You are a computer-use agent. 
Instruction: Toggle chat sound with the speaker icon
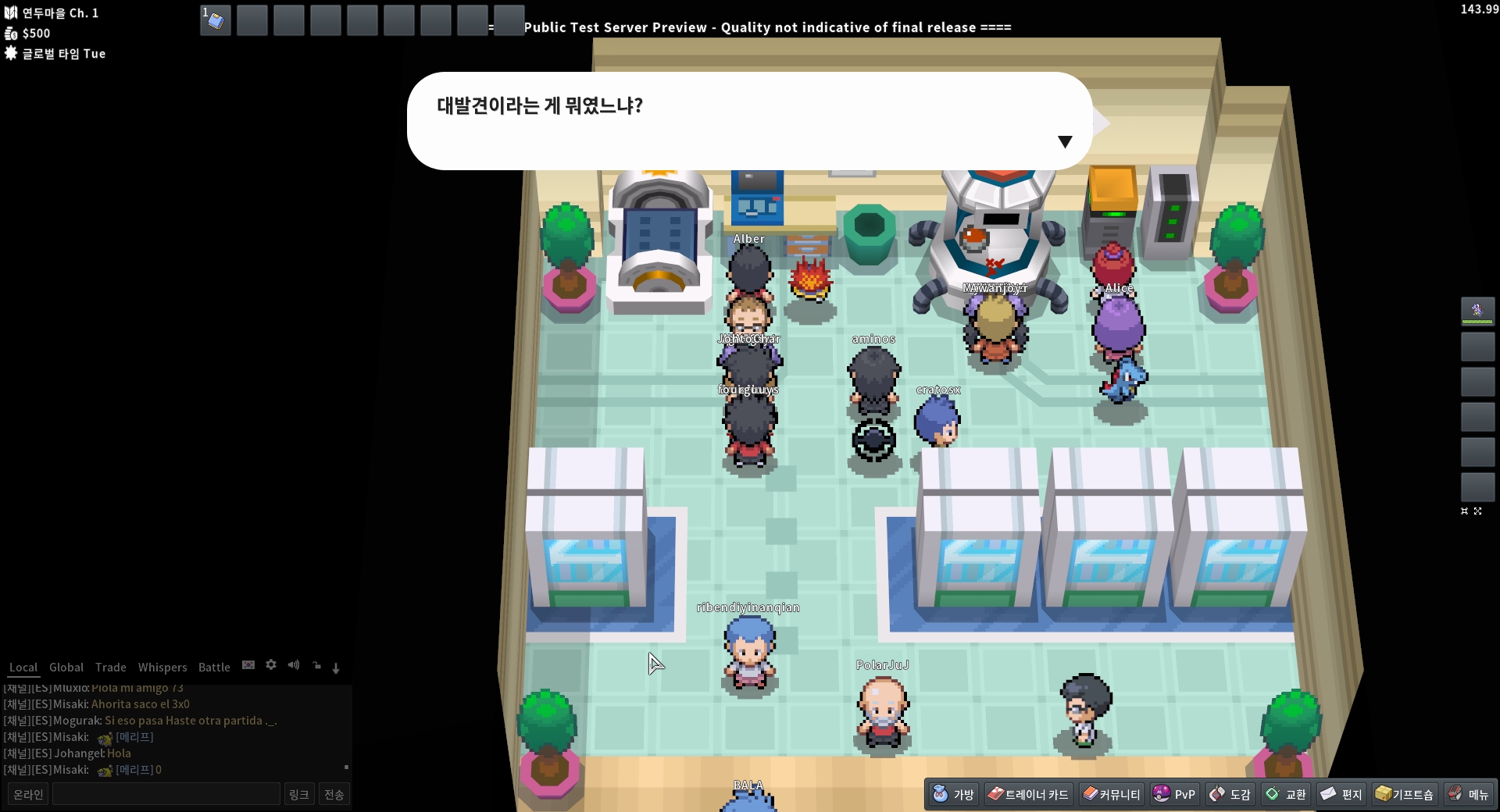(294, 665)
